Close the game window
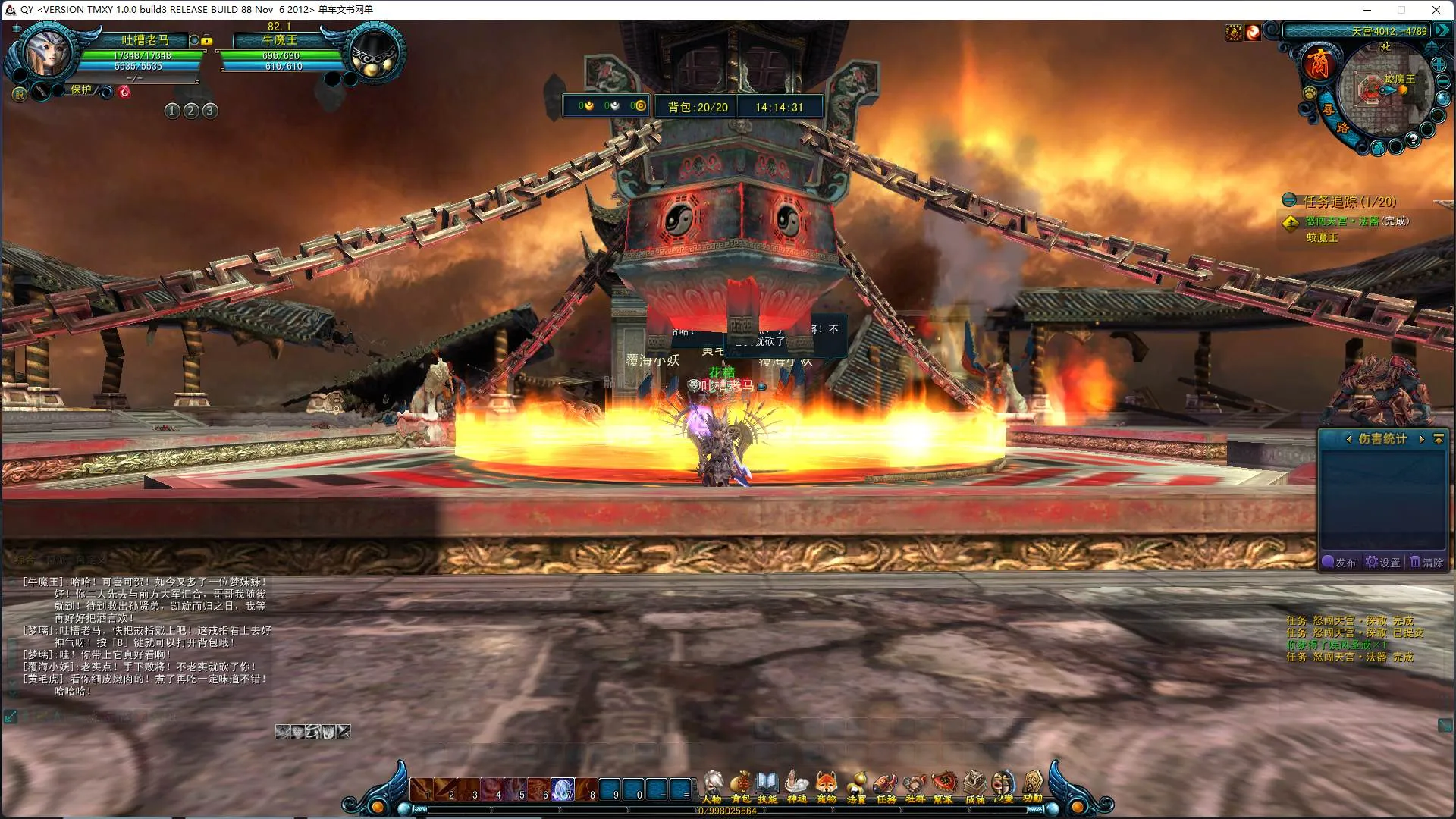 [1436, 10]
